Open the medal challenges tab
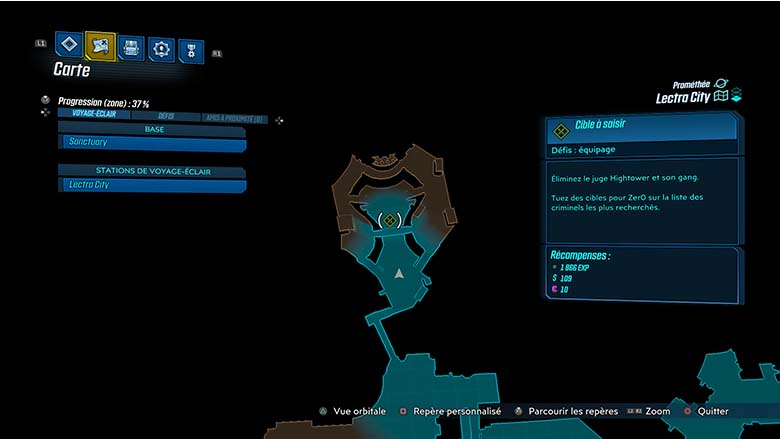780x439 pixels. [191, 50]
